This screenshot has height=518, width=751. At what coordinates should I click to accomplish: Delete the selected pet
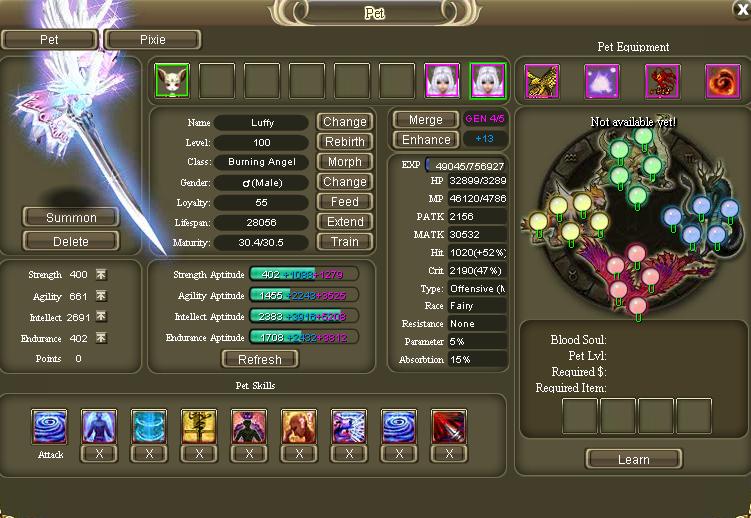click(x=71, y=241)
